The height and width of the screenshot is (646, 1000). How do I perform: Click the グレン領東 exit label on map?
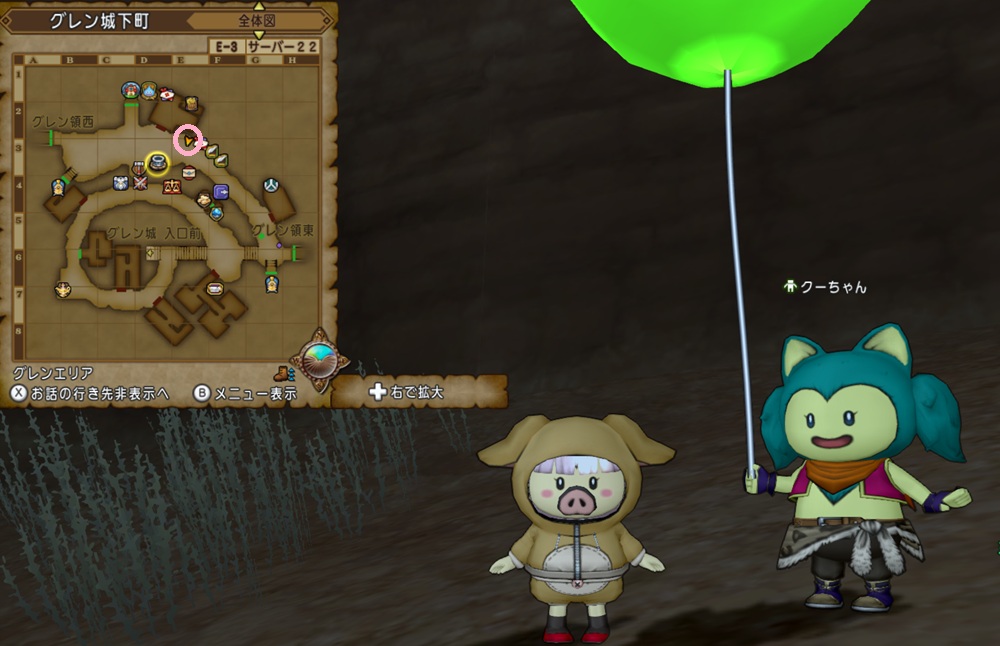[282, 230]
